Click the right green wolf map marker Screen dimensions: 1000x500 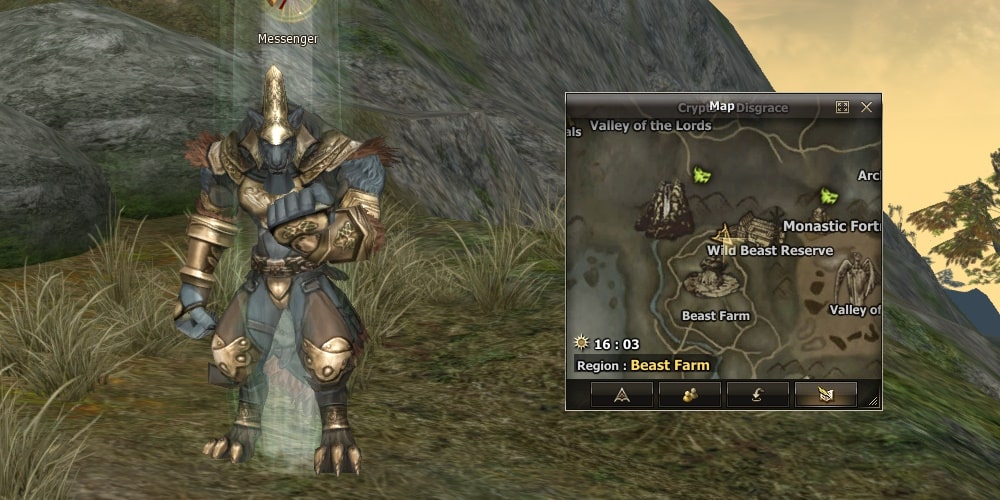coord(828,195)
